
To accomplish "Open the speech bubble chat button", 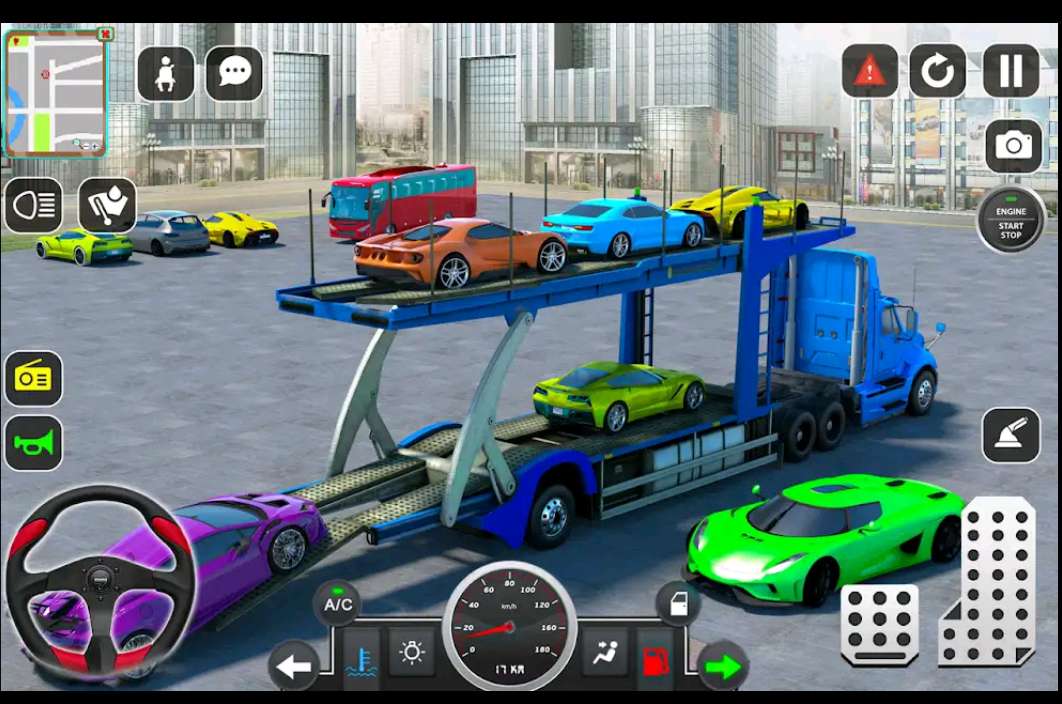I will pyautogui.click(x=234, y=73).
